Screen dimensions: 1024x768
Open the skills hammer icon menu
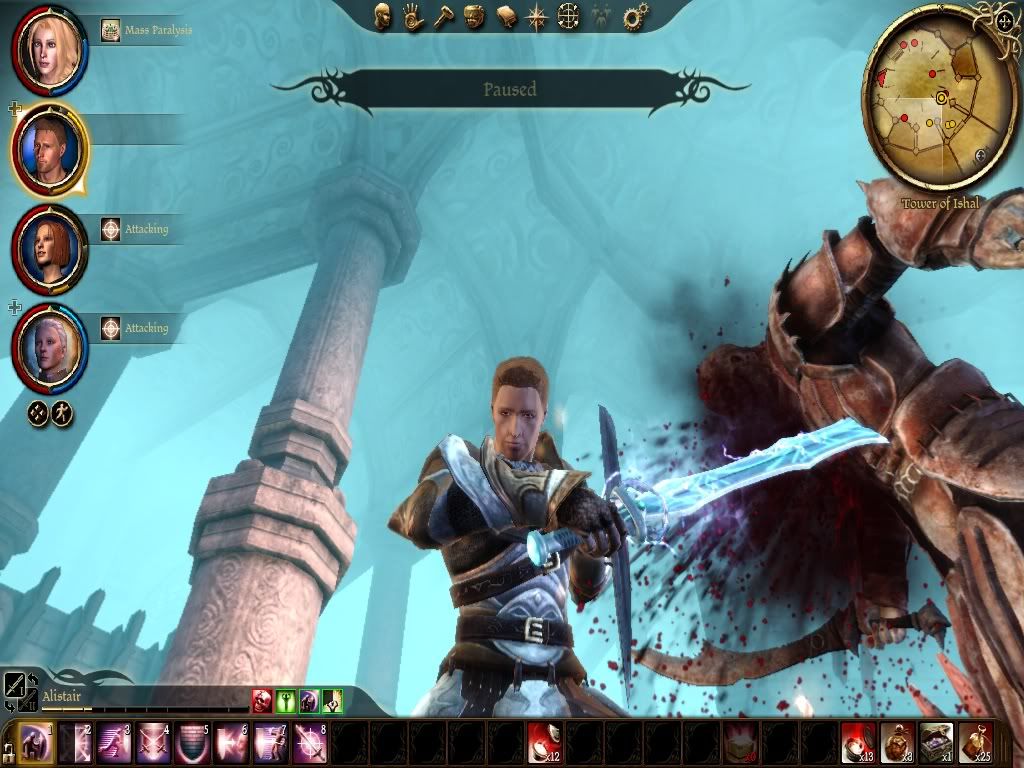coord(443,16)
